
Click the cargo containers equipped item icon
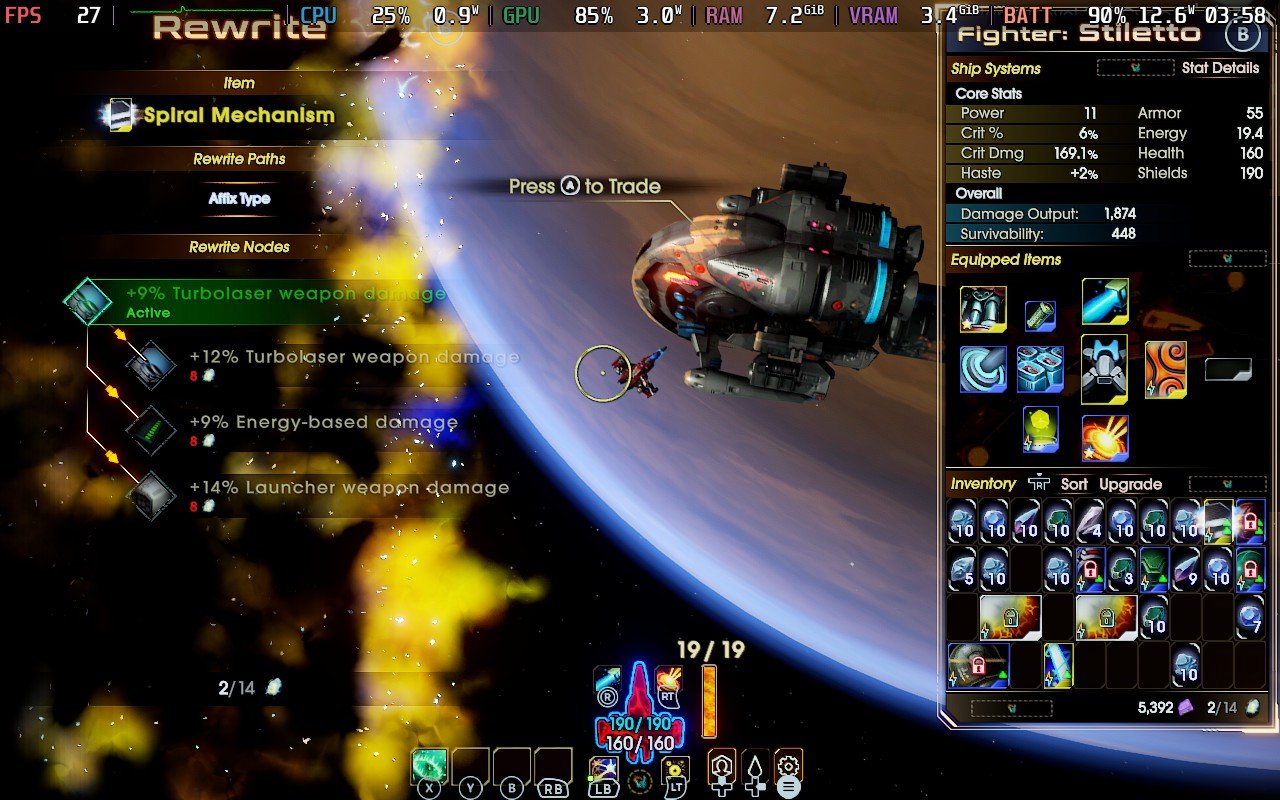point(1040,371)
